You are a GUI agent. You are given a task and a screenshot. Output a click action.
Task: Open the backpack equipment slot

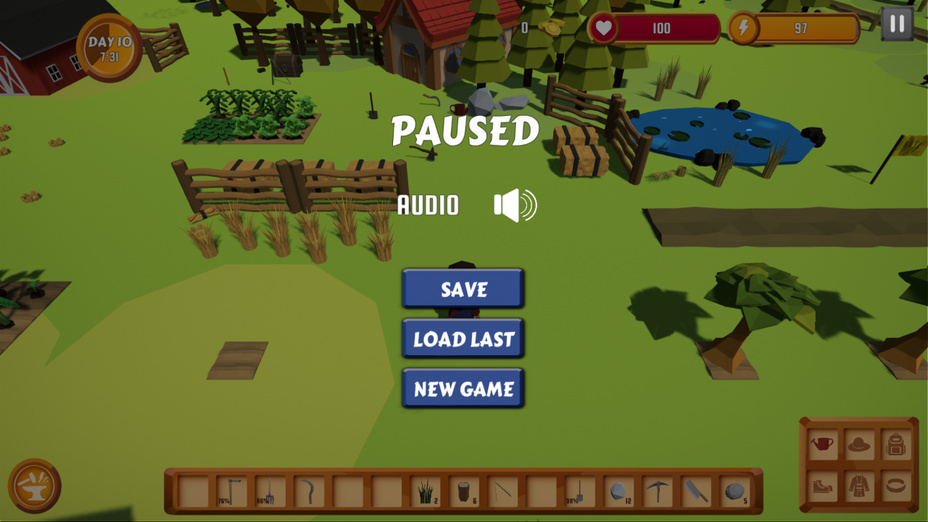point(896,444)
